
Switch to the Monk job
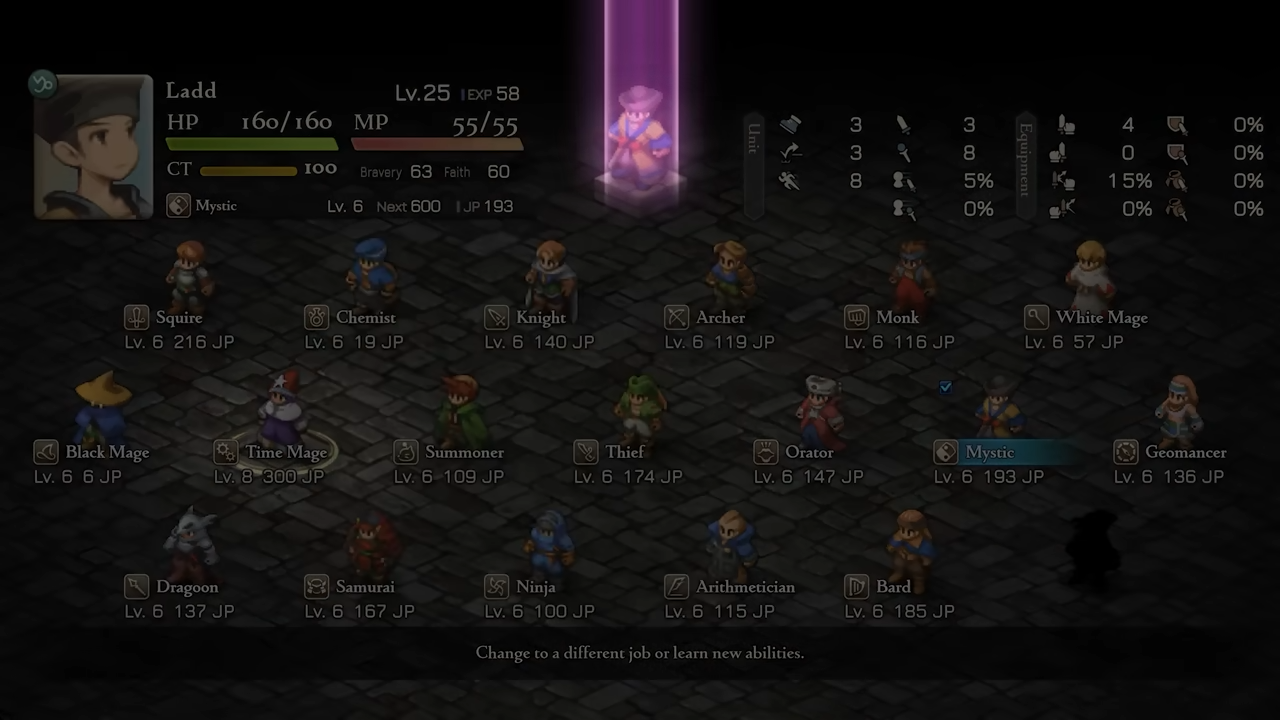click(x=896, y=318)
